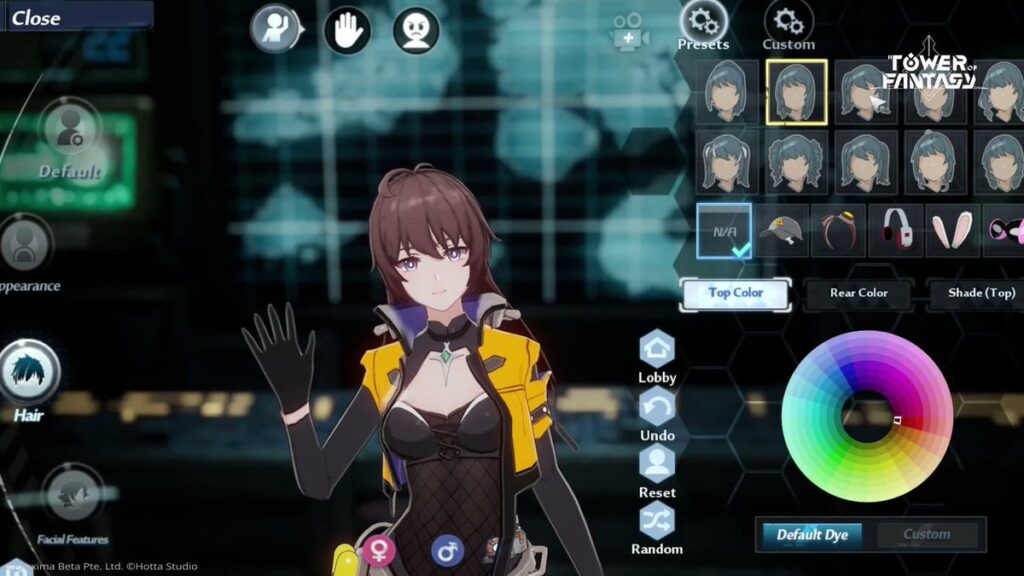Close the character customization screen

[37, 18]
